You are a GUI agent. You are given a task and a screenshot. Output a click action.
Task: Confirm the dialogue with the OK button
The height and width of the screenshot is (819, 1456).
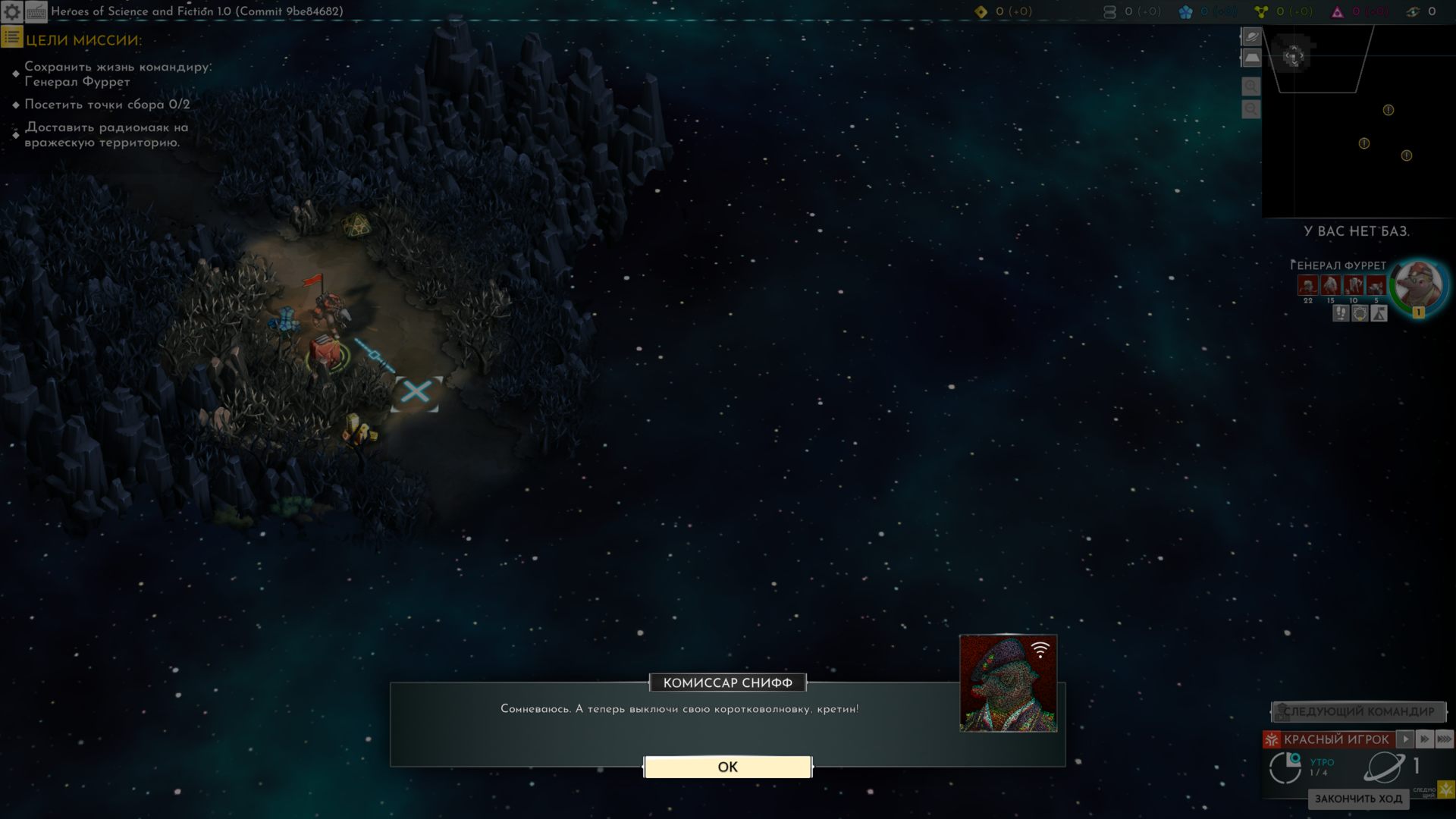pos(727,767)
